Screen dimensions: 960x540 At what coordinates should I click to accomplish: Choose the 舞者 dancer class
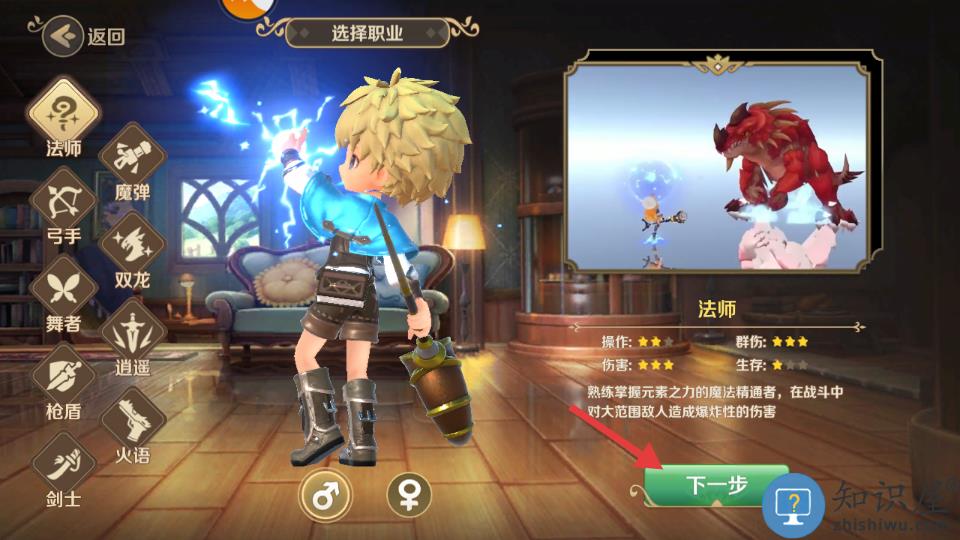click(x=63, y=288)
